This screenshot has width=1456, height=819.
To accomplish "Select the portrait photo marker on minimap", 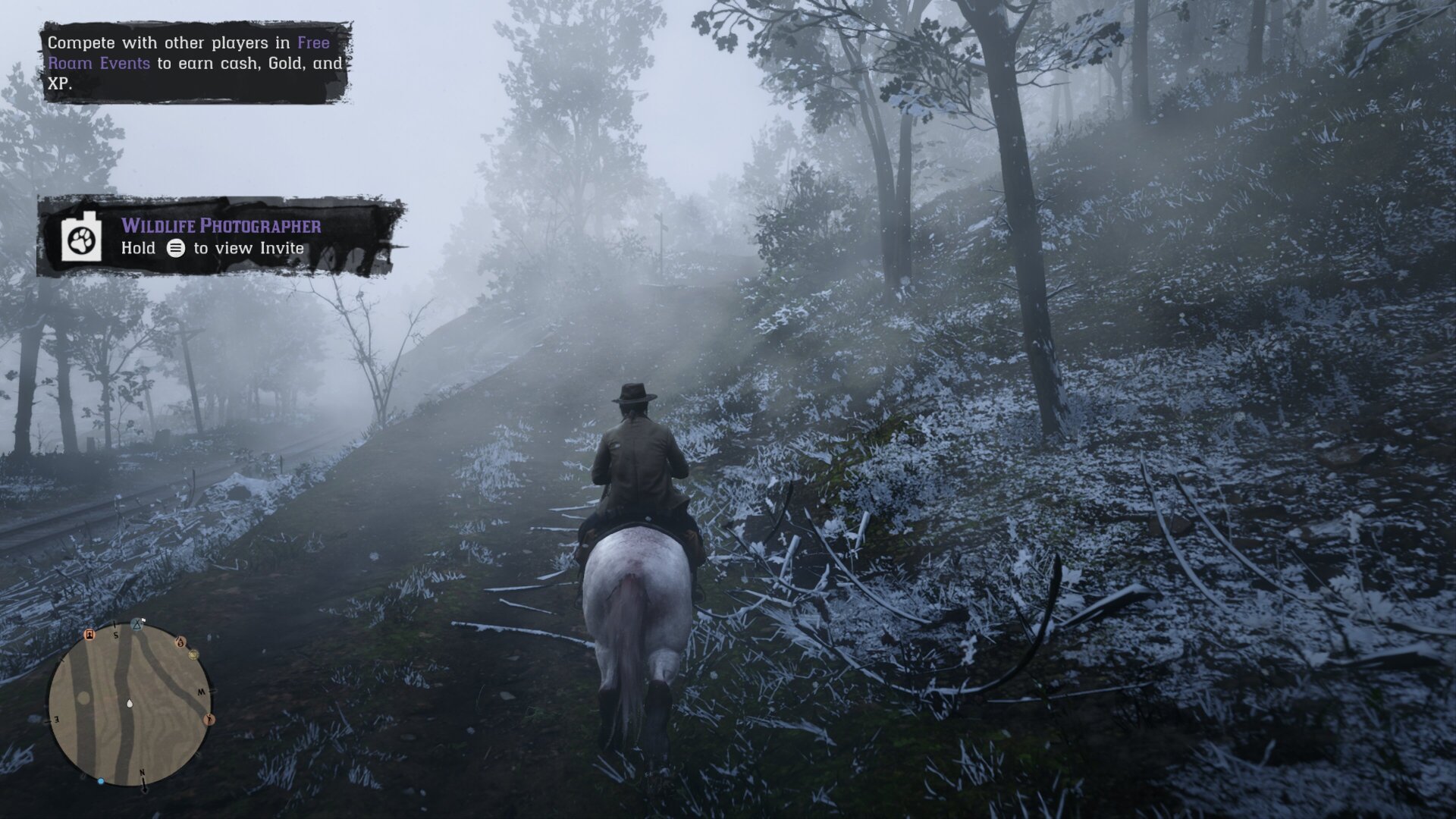I will coord(89,634).
